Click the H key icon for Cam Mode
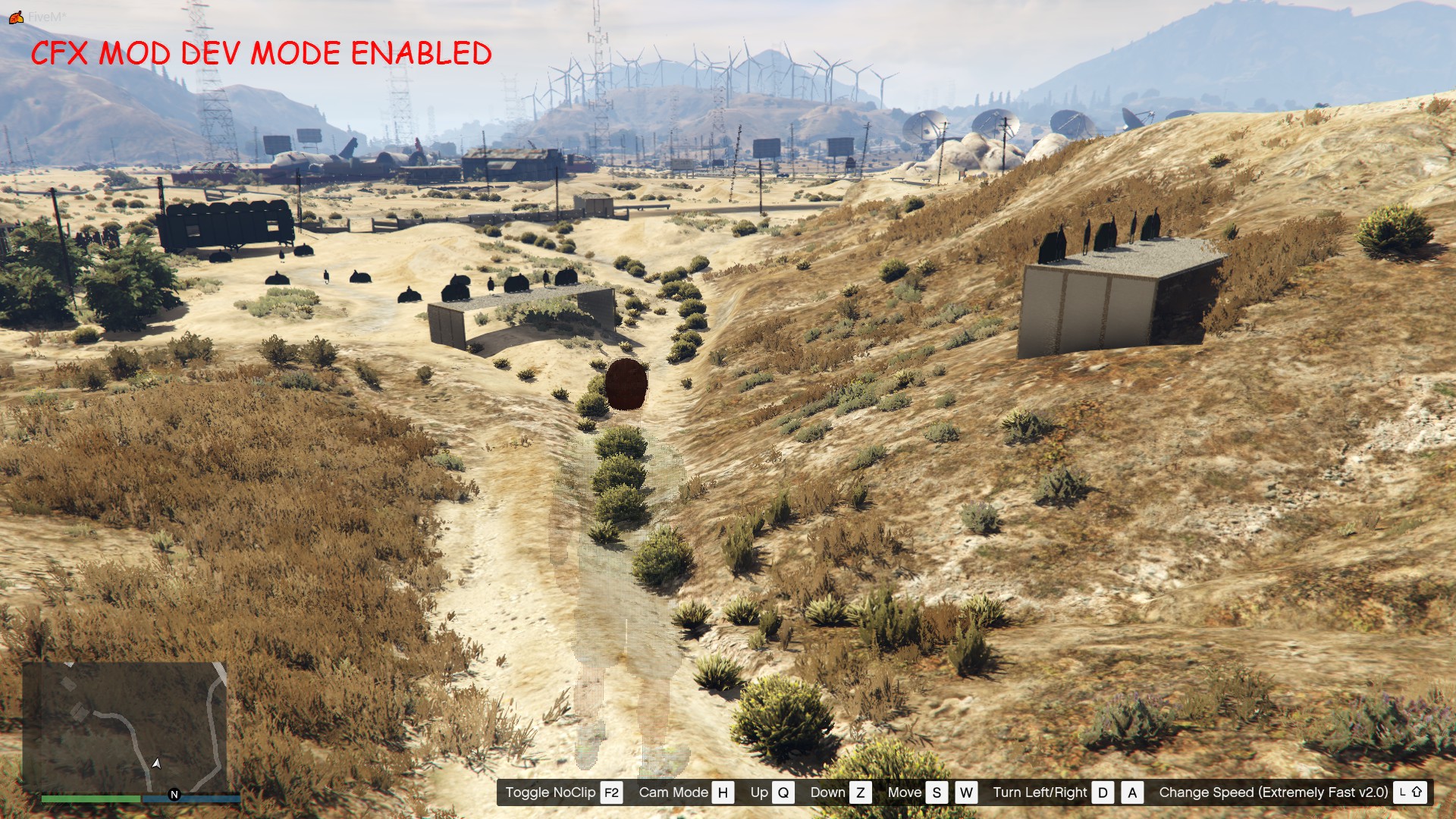1456x819 pixels. click(723, 793)
